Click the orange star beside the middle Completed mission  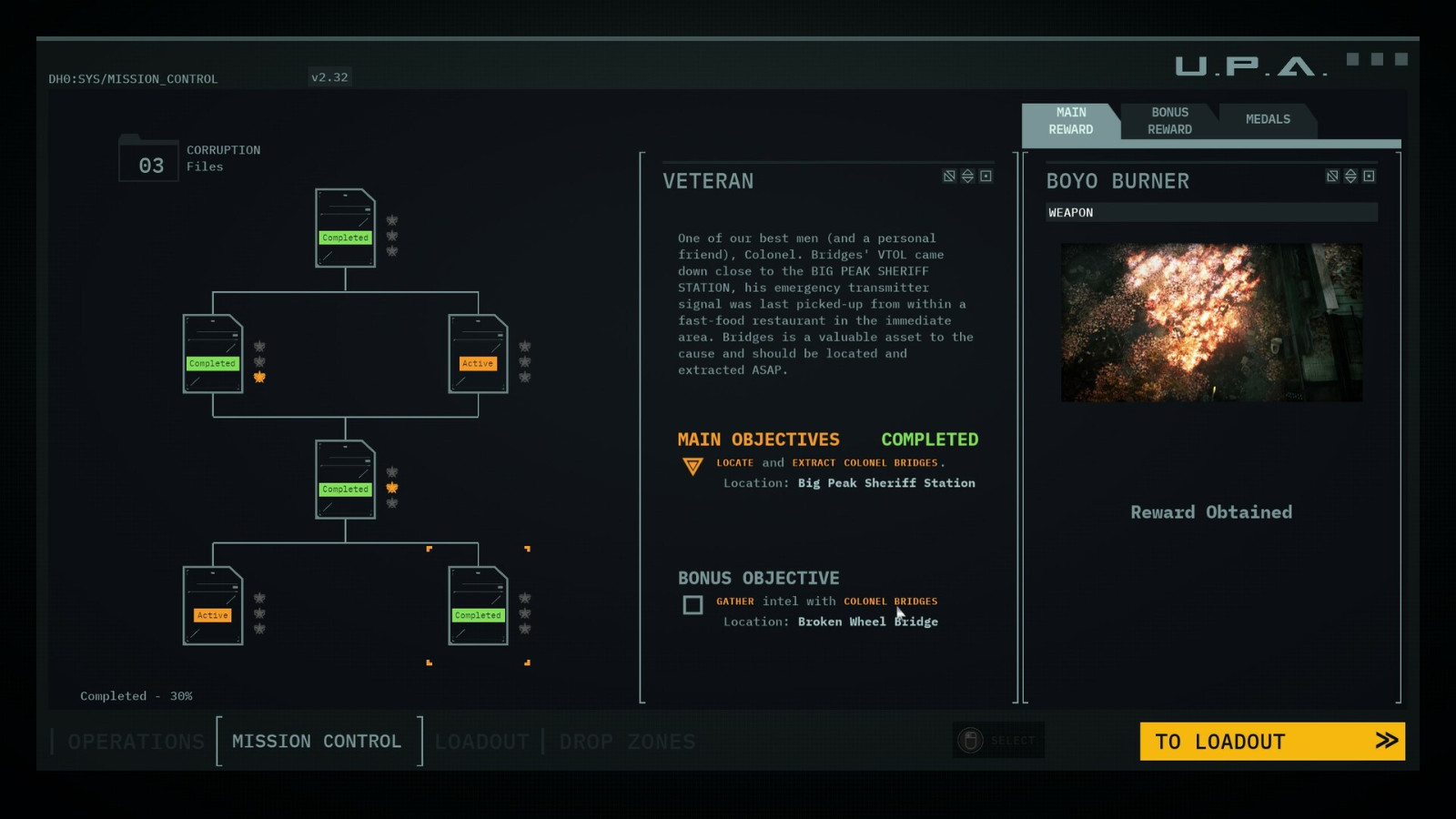390,488
